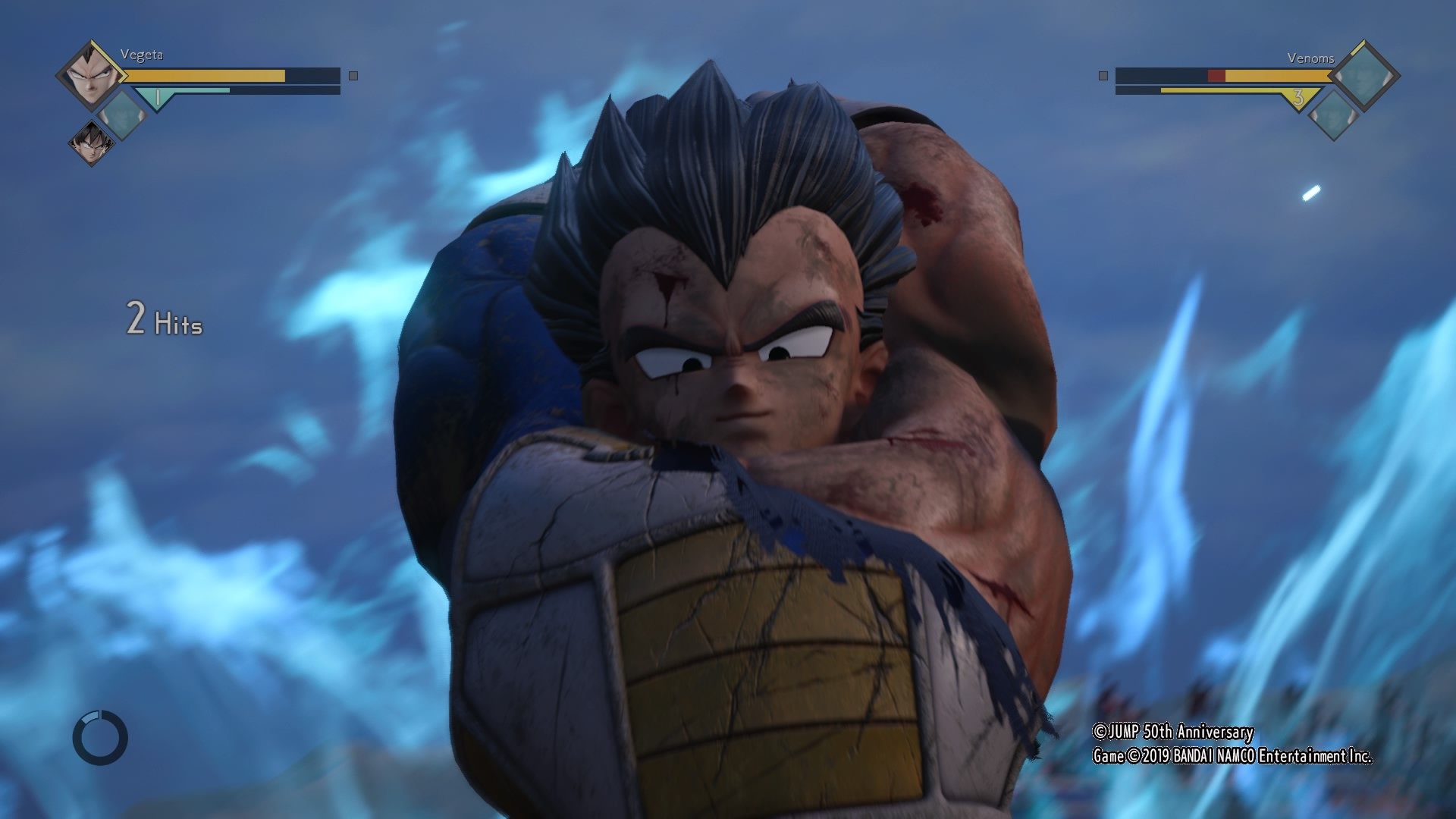The image size is (1456, 819).
Task: Expand the yellow '3' charge counter for Venoms
Action: click(1298, 97)
